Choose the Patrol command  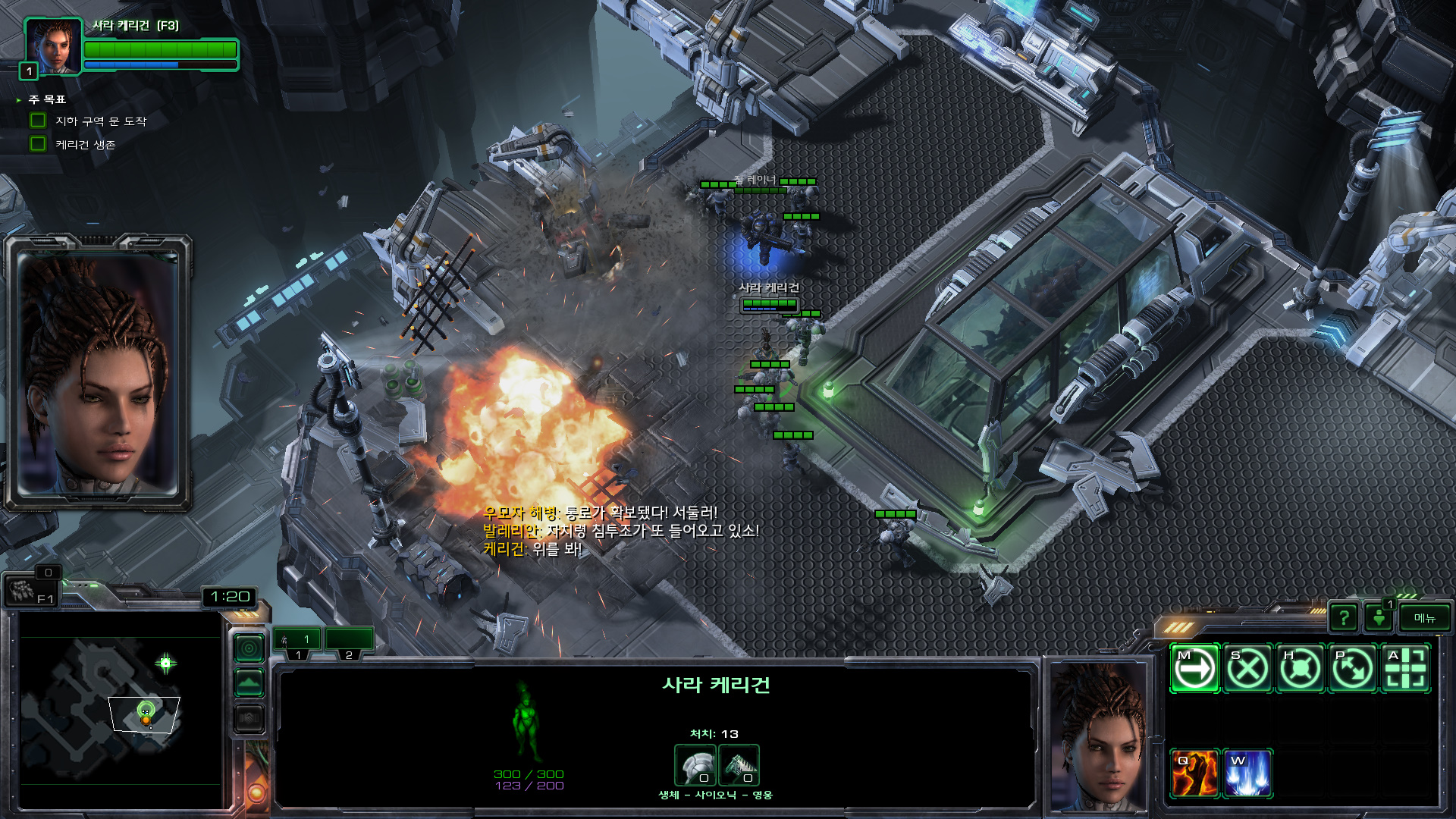(x=1353, y=669)
